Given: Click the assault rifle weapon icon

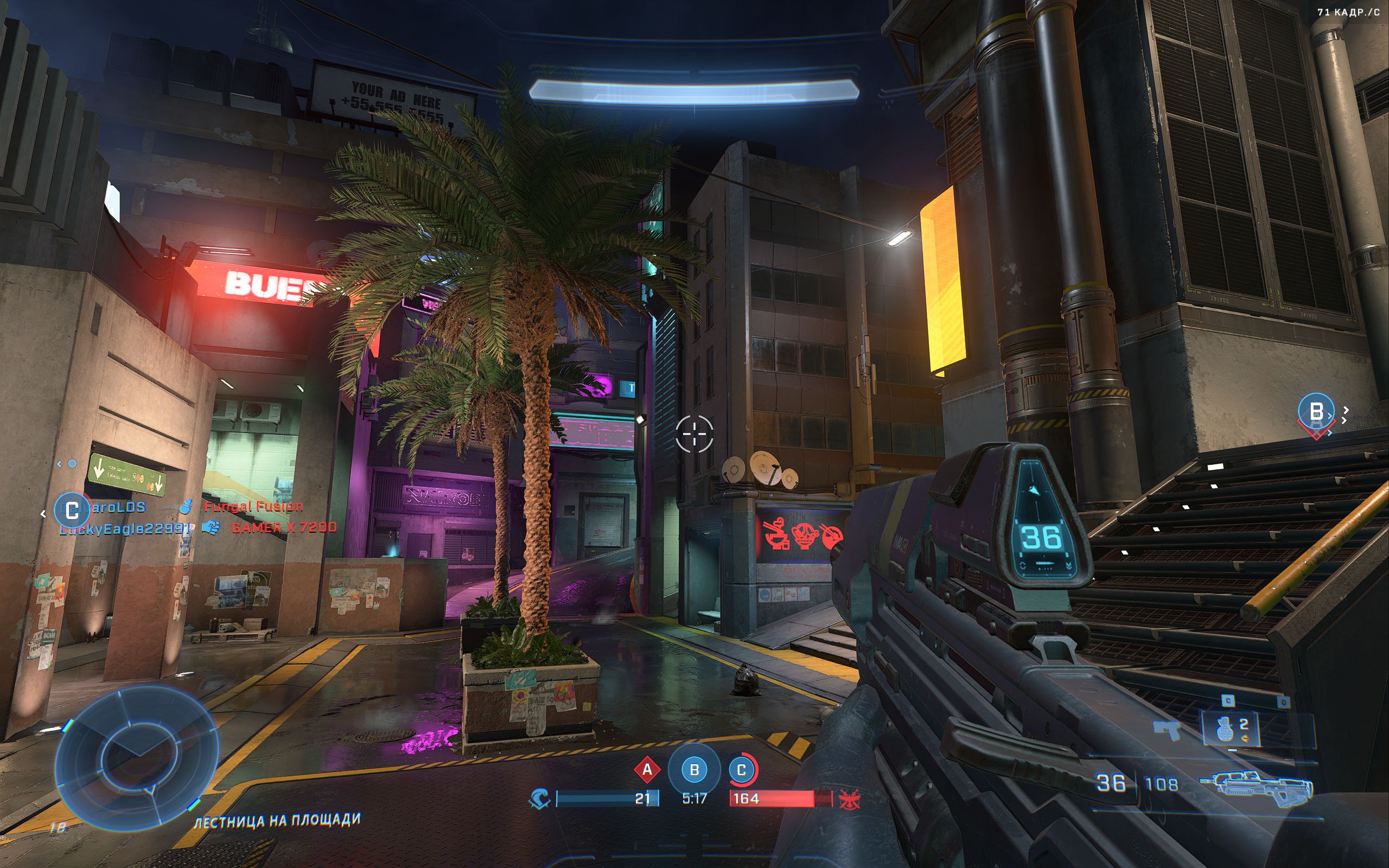Looking at the screenshot, I should point(1256,786).
